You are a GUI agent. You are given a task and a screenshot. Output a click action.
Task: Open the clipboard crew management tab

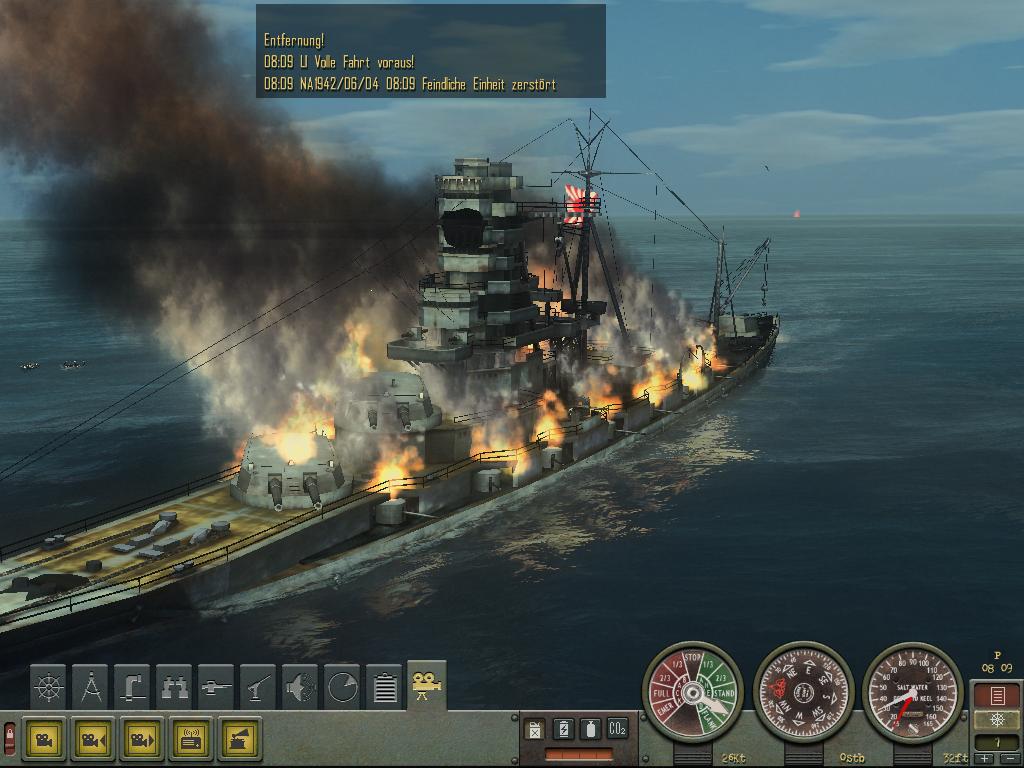coord(385,686)
